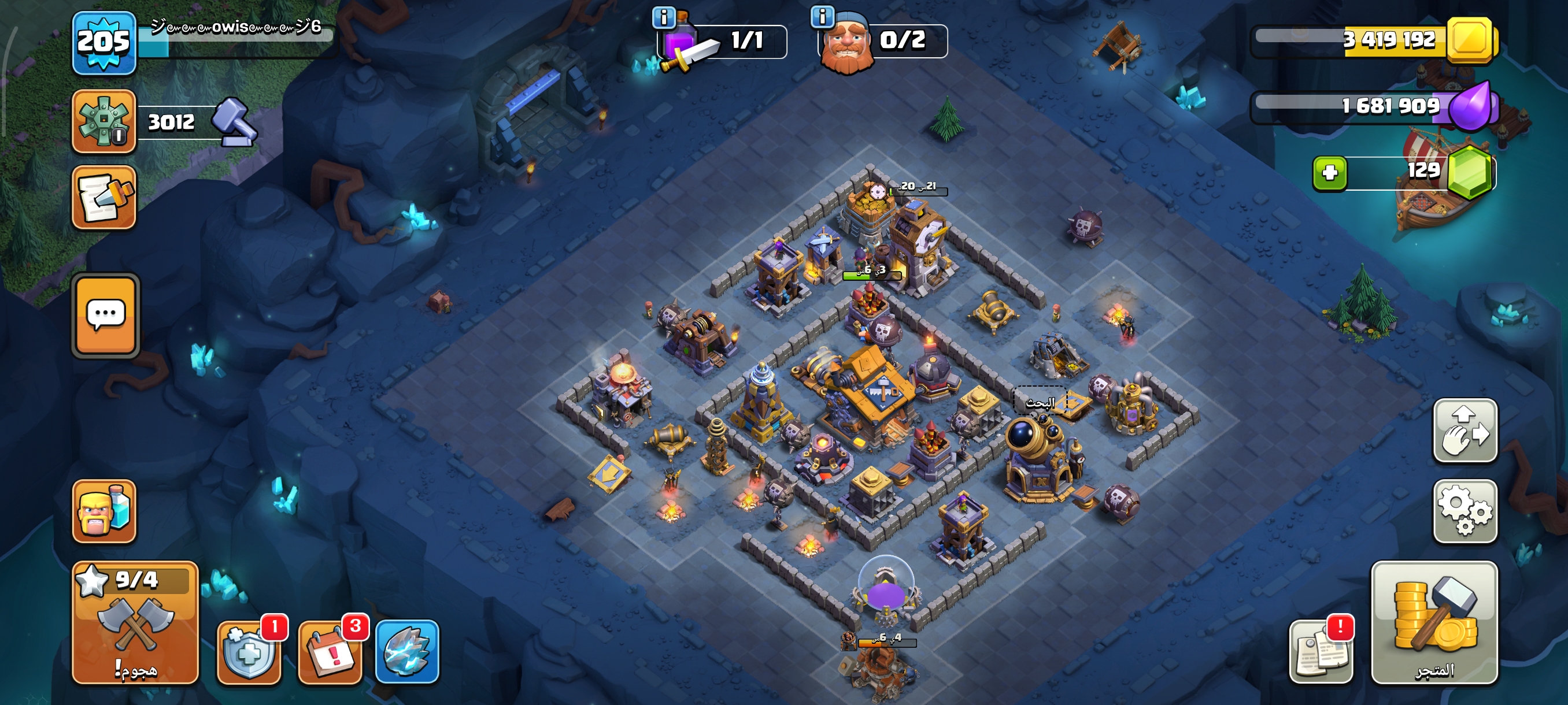Open the army training barbarian button

point(104,511)
